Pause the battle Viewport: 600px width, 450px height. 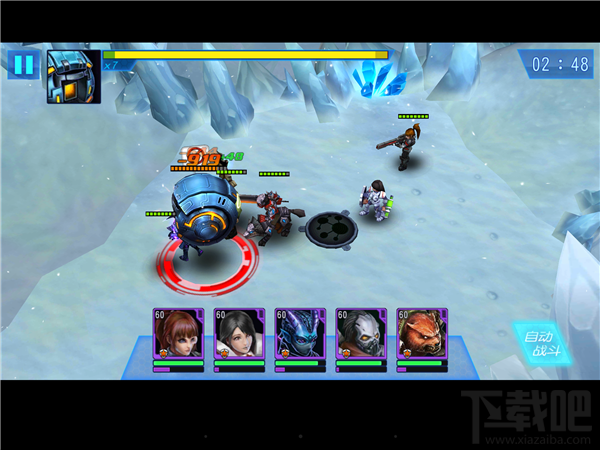pyautogui.click(x=22, y=65)
